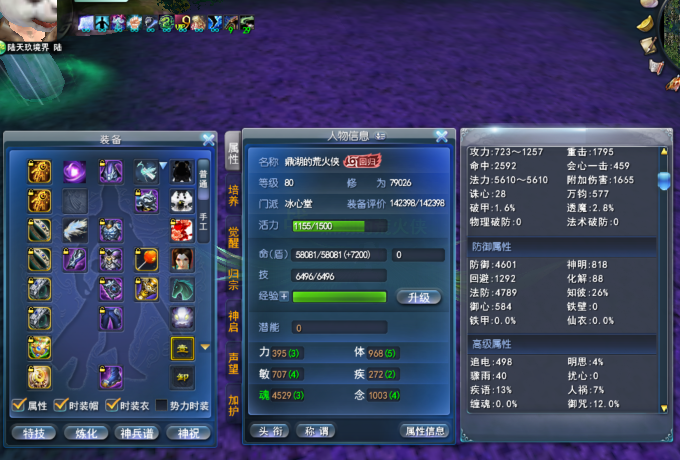The height and width of the screenshot is (460, 680).
Task: Show 属性信息 attribute details
Action: point(424,431)
